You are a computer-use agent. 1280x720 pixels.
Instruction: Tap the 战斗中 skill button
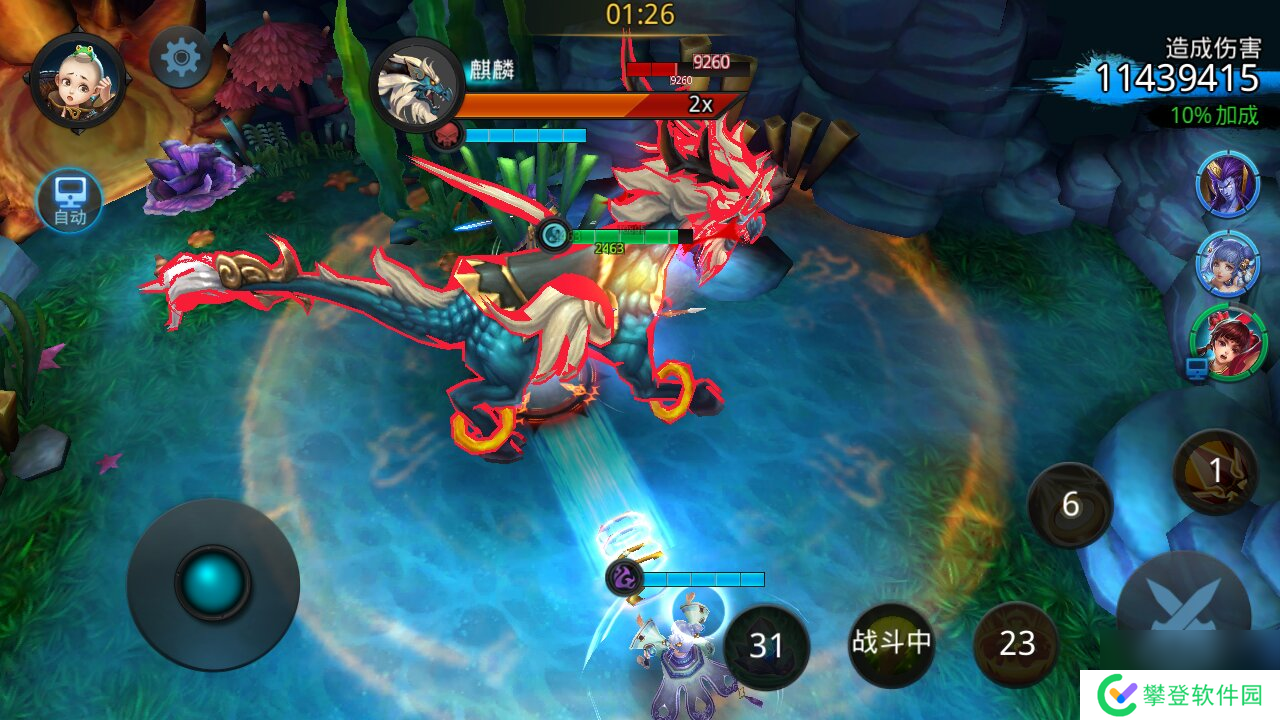891,644
